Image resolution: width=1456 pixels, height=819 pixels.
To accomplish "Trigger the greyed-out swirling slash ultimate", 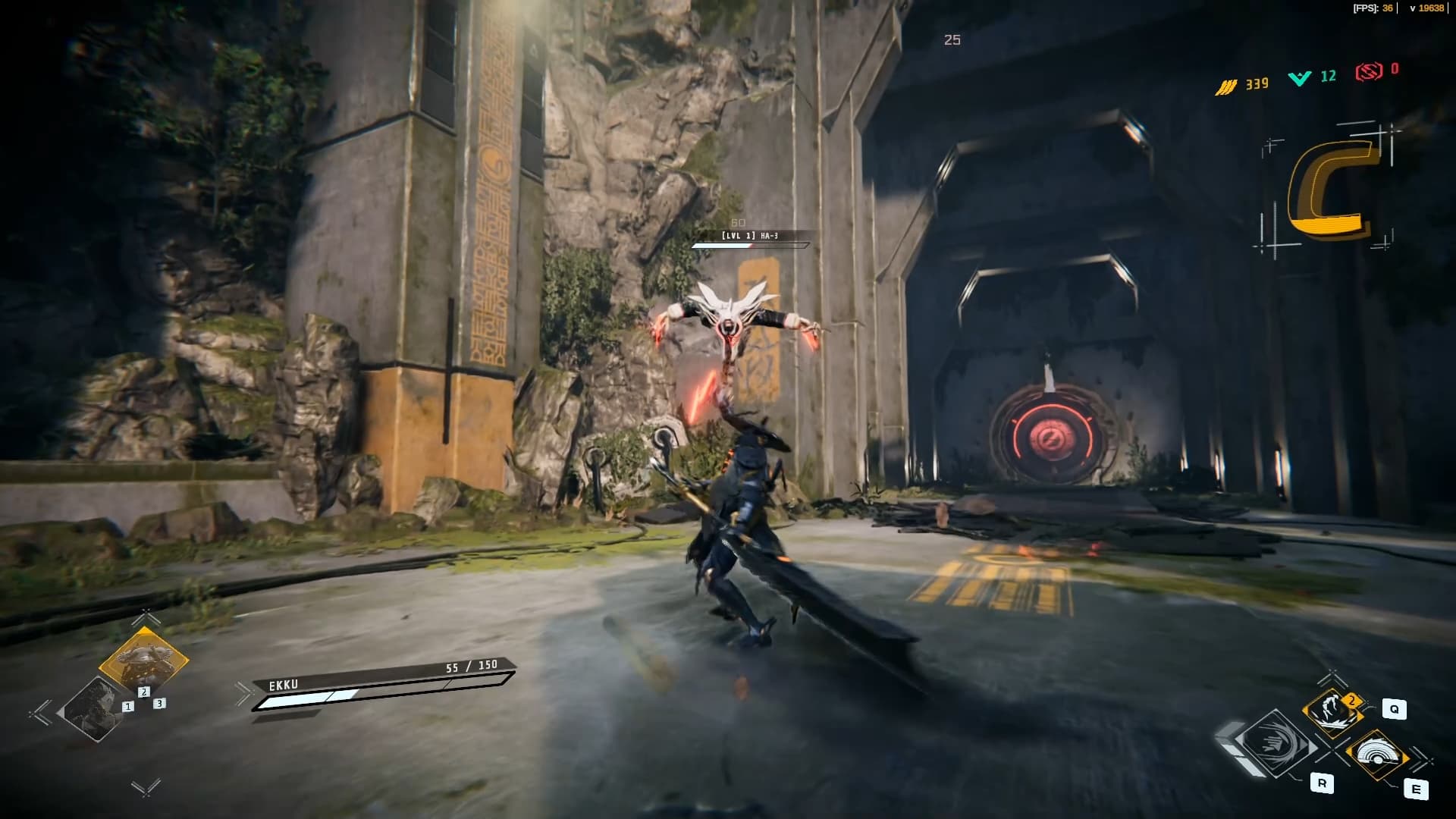I will click(1277, 743).
